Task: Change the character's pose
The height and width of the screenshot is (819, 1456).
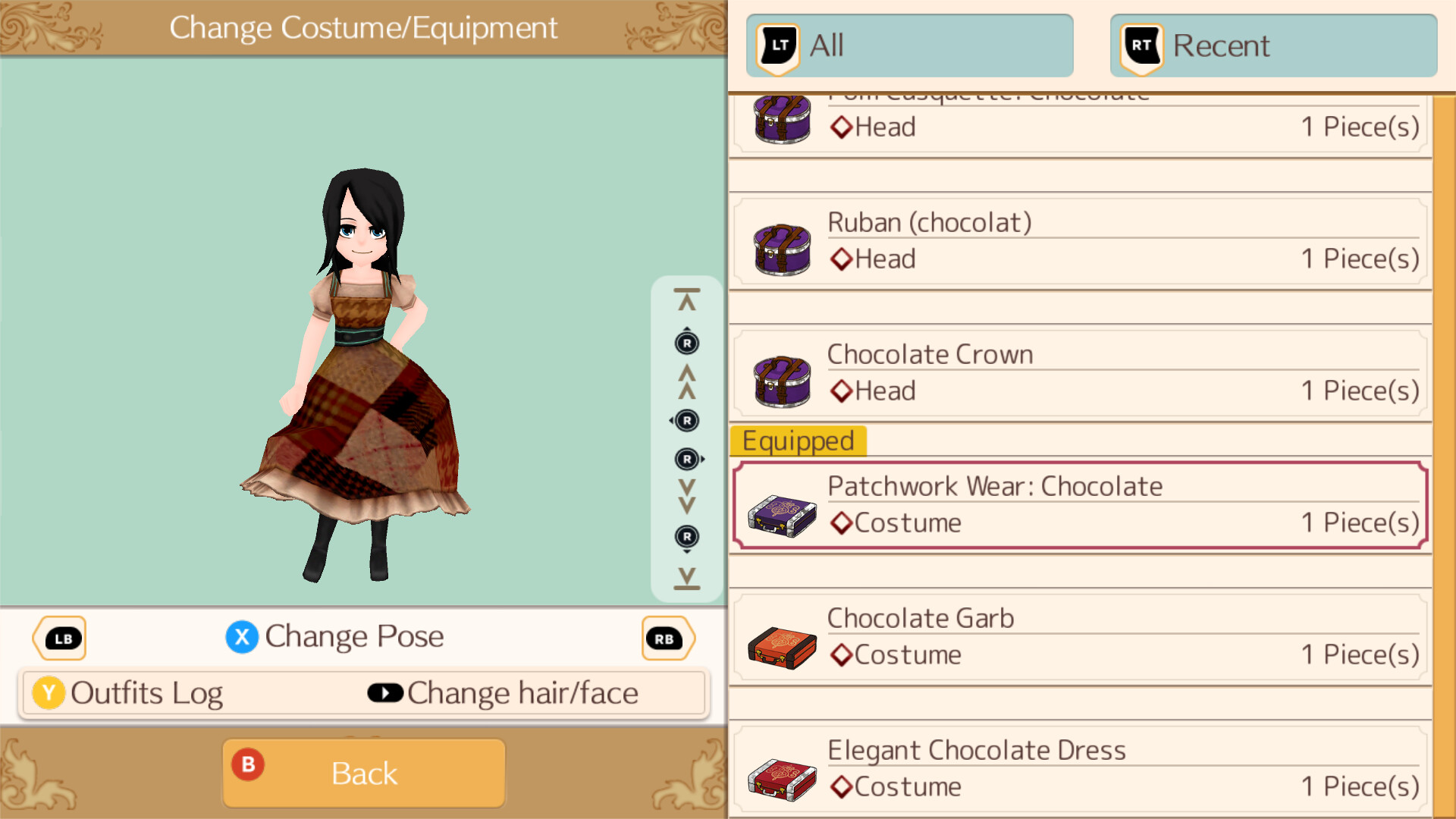Action: point(335,637)
